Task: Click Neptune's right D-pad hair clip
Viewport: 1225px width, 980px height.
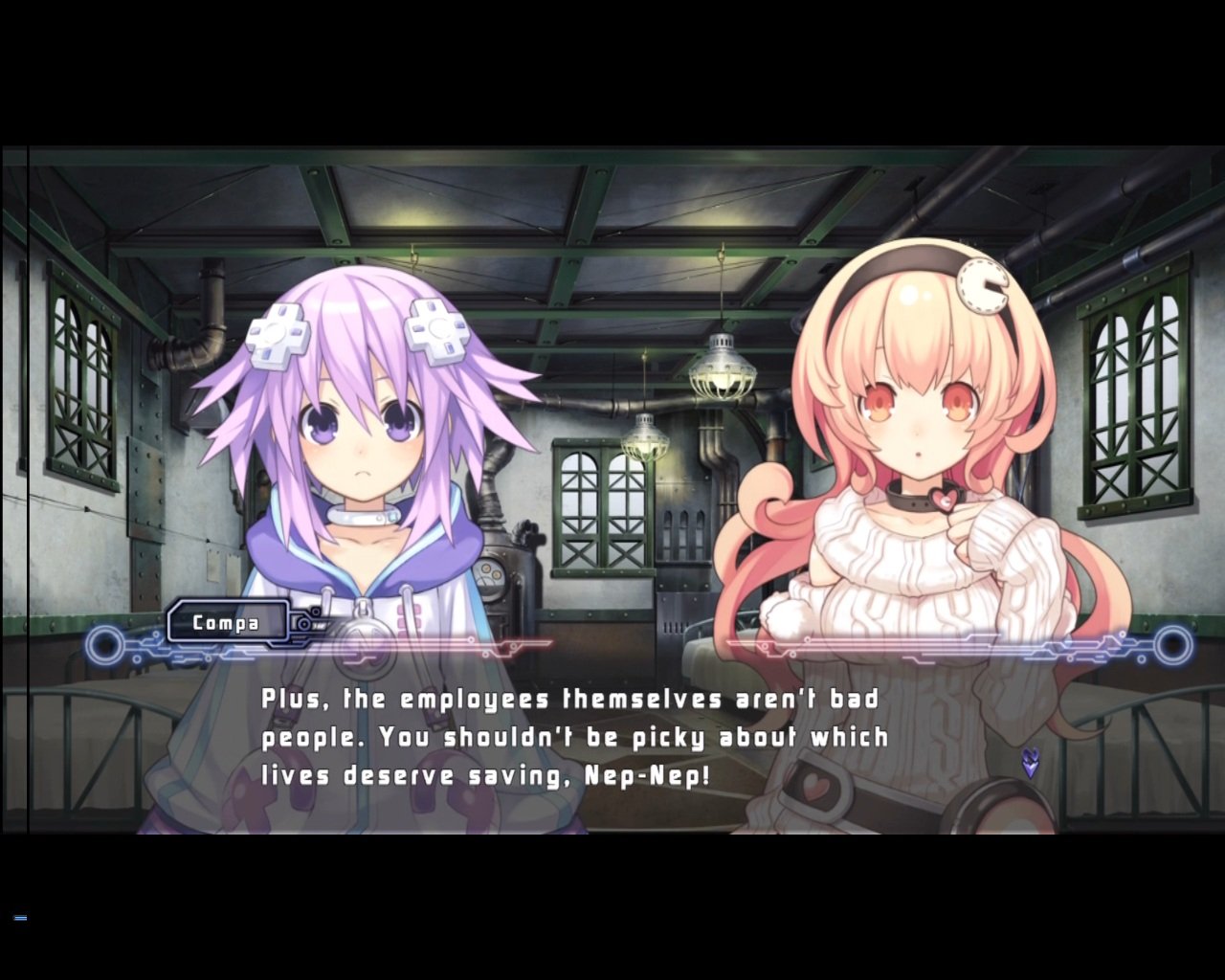Action: point(439,332)
